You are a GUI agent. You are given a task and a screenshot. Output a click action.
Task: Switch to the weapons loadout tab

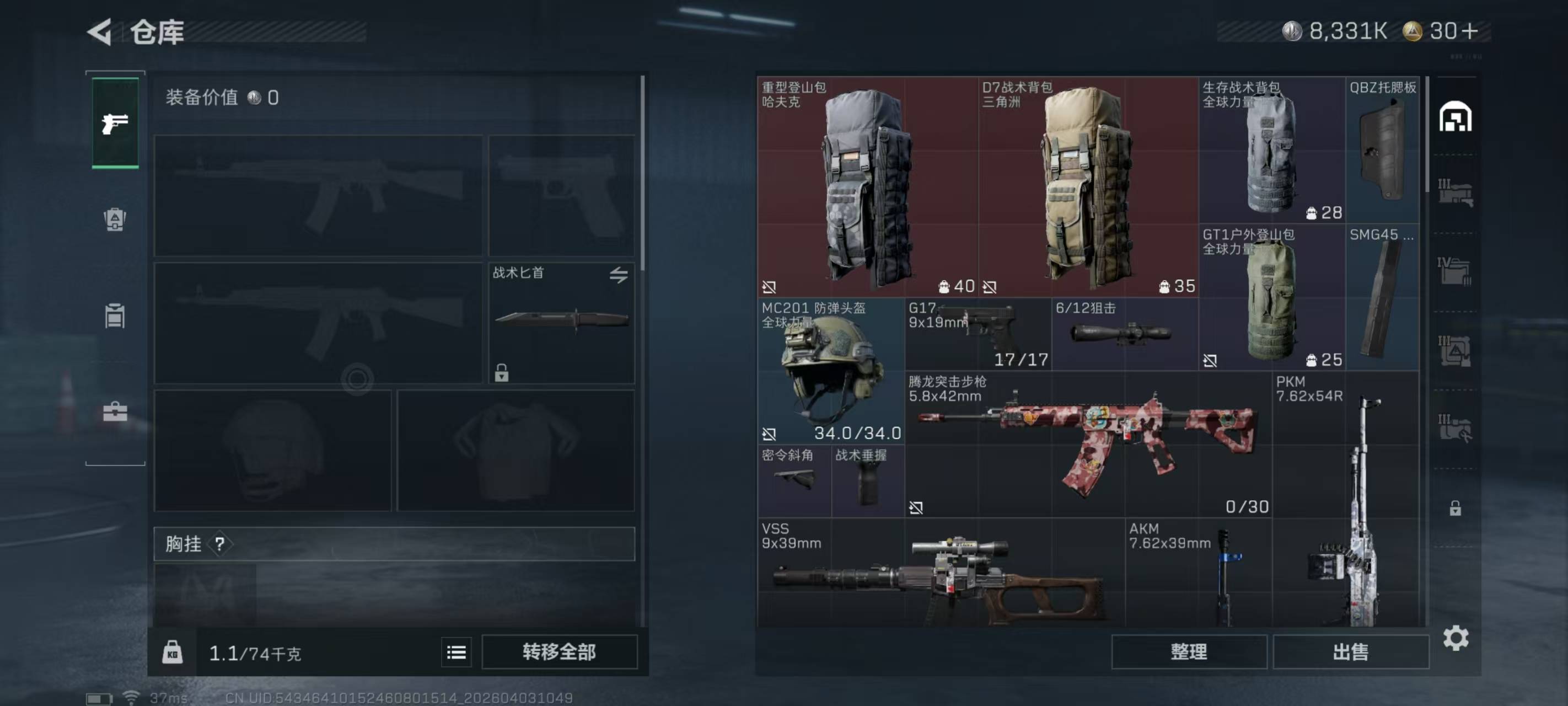[115, 124]
